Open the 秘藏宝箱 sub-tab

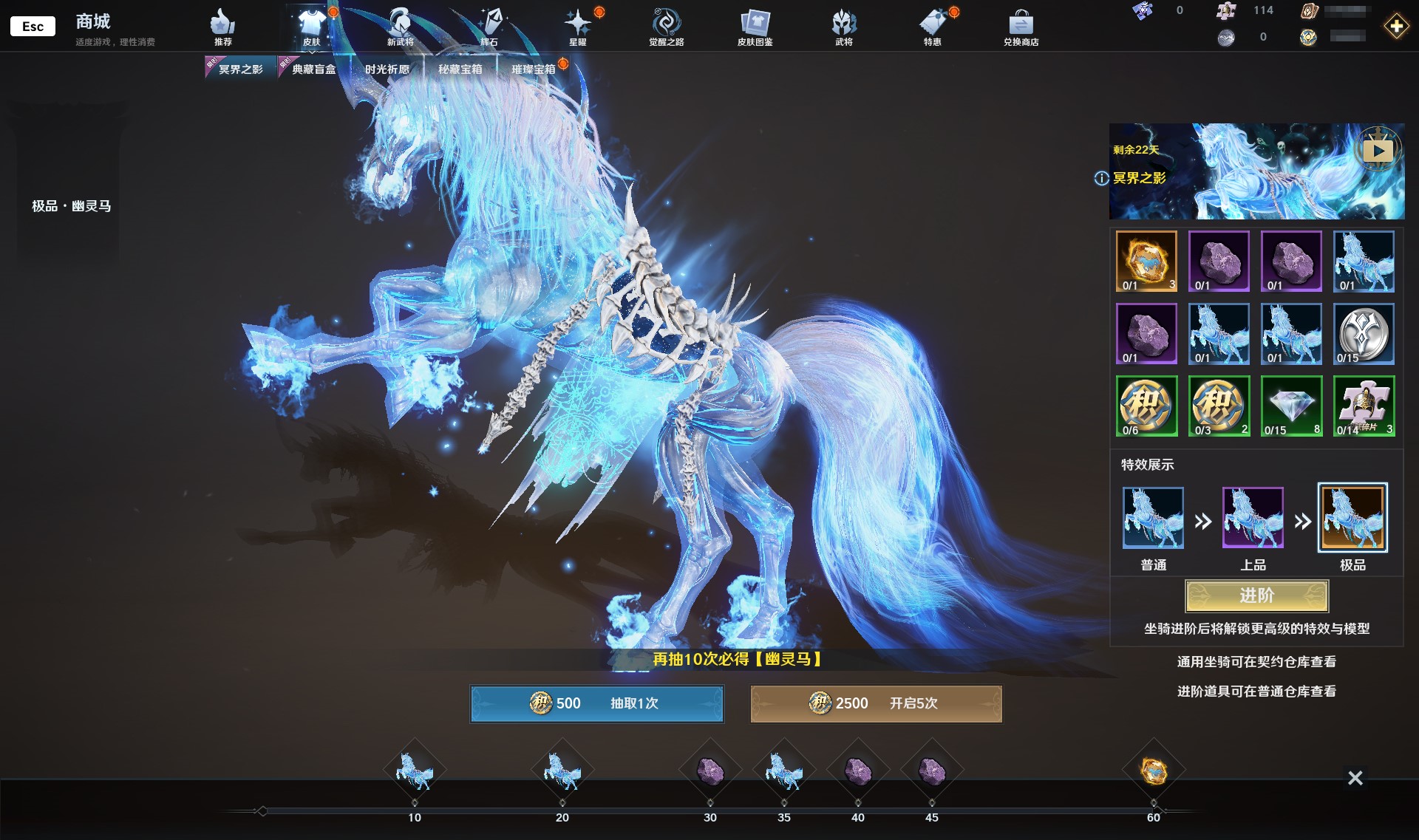pos(460,69)
